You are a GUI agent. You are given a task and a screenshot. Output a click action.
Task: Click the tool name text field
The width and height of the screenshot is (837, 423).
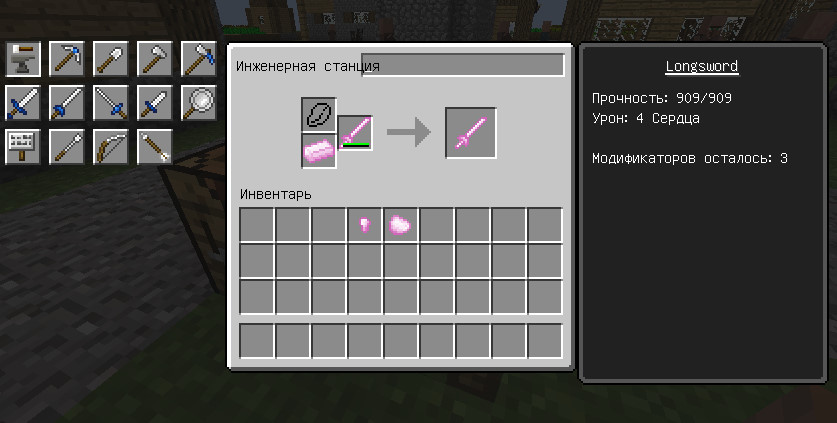coord(462,66)
